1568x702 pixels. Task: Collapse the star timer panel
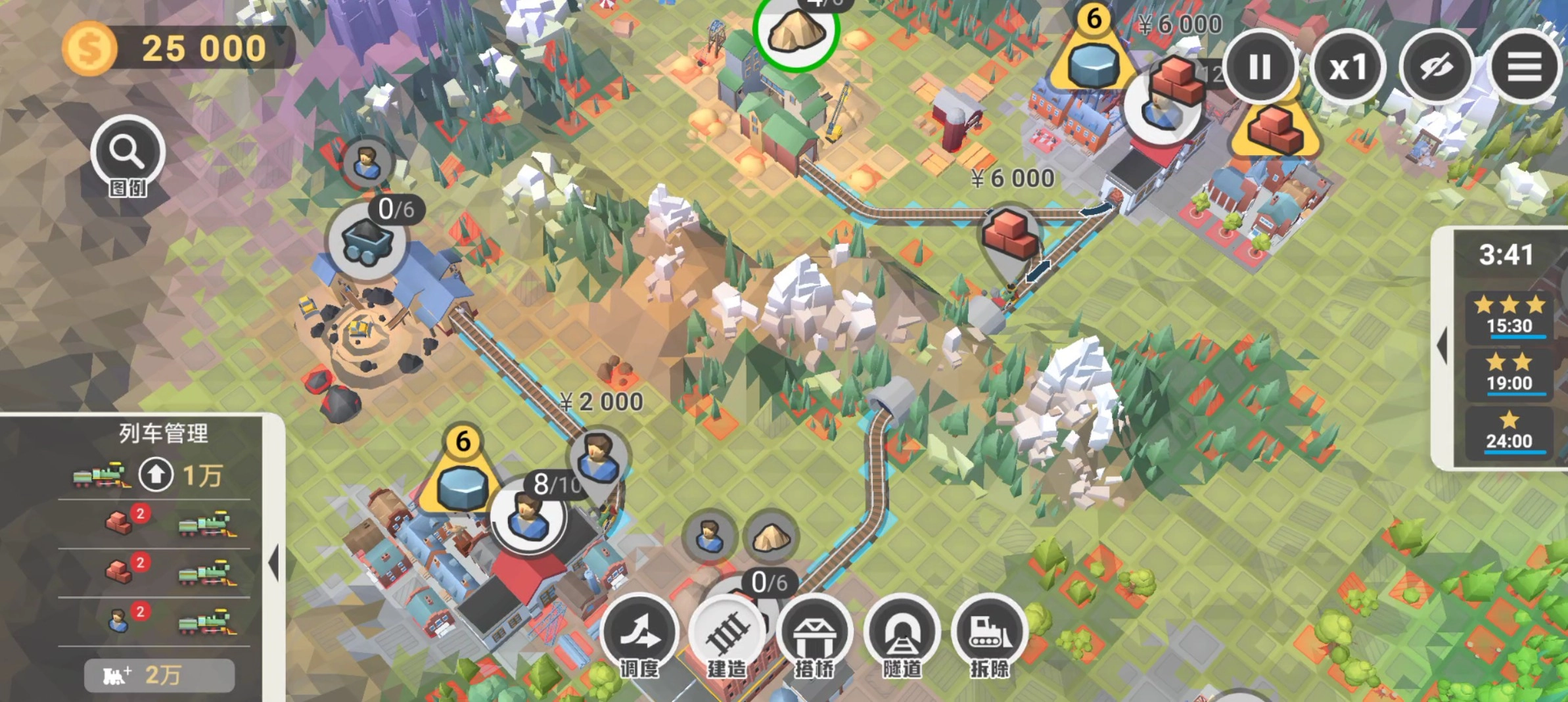(1443, 346)
